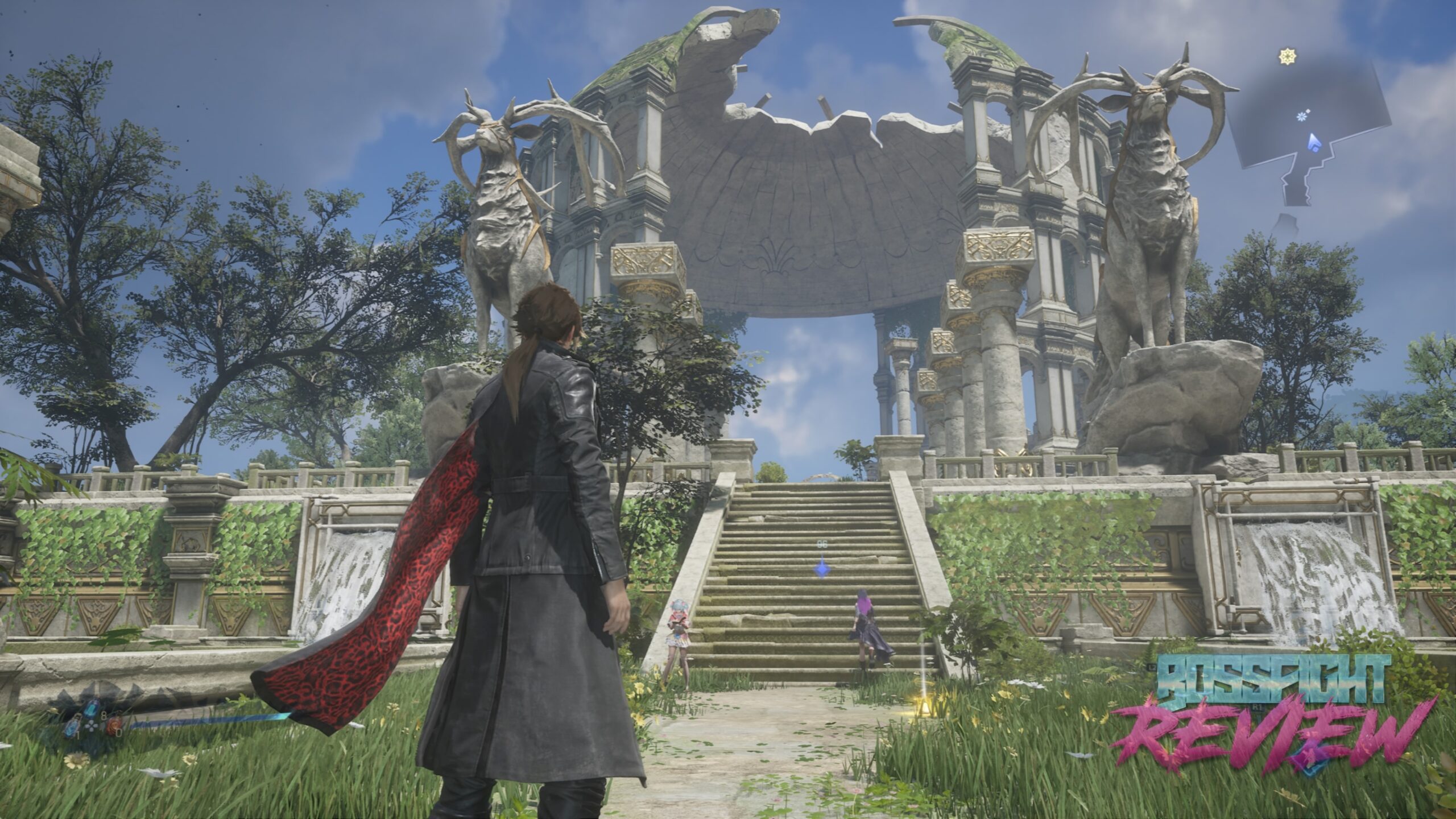Click the blue player arrow on minimap
Viewport: 1456px width, 819px height.
click(x=1314, y=143)
